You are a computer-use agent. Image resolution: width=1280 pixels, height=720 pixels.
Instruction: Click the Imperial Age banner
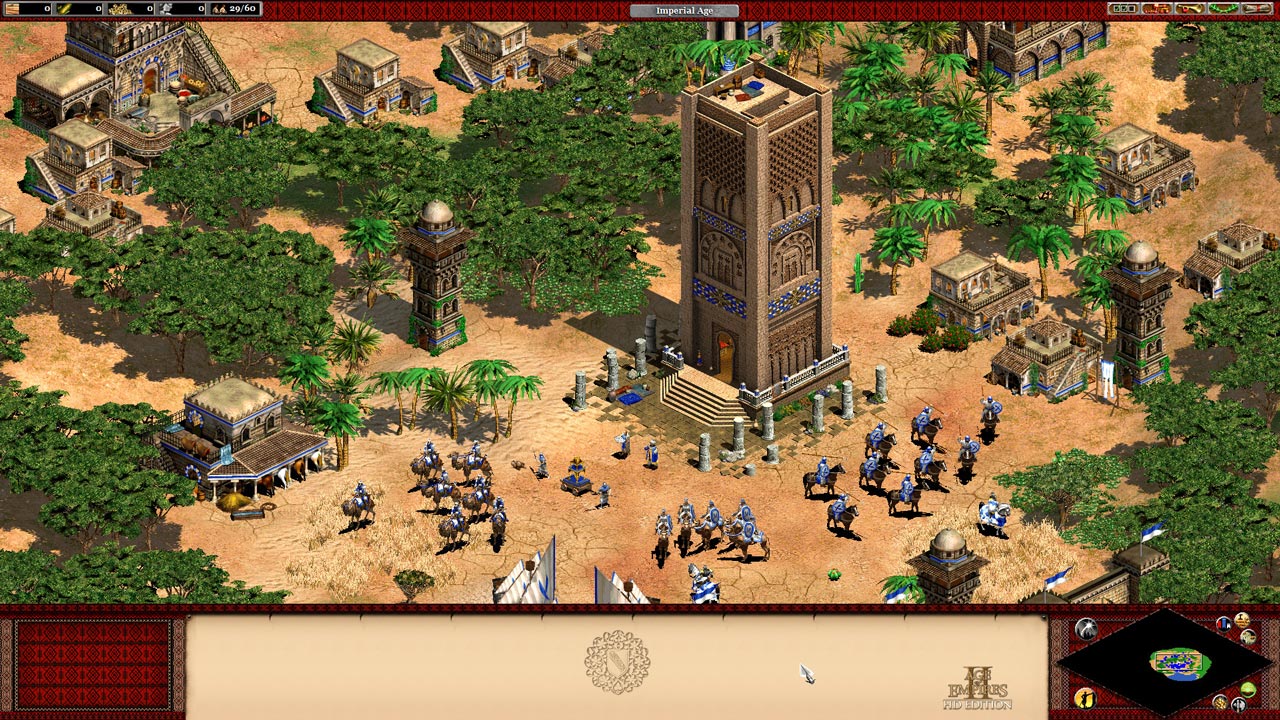pos(685,8)
